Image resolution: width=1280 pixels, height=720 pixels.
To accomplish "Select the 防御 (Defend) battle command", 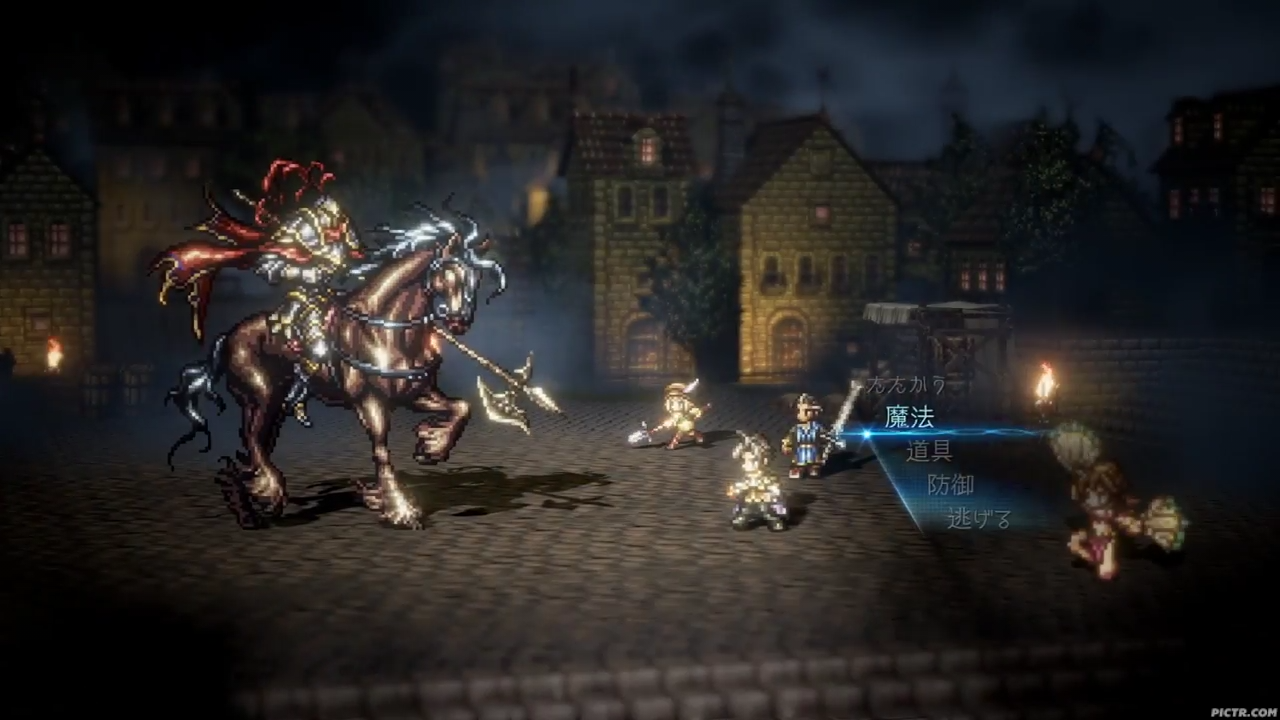I will tap(953, 486).
